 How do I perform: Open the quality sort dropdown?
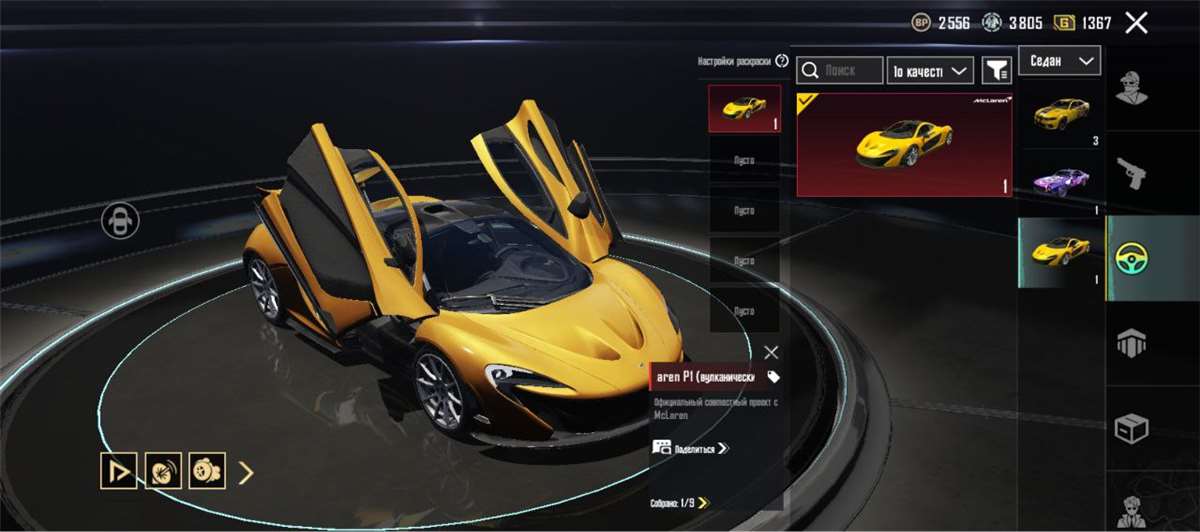pyautogui.click(x=930, y=70)
